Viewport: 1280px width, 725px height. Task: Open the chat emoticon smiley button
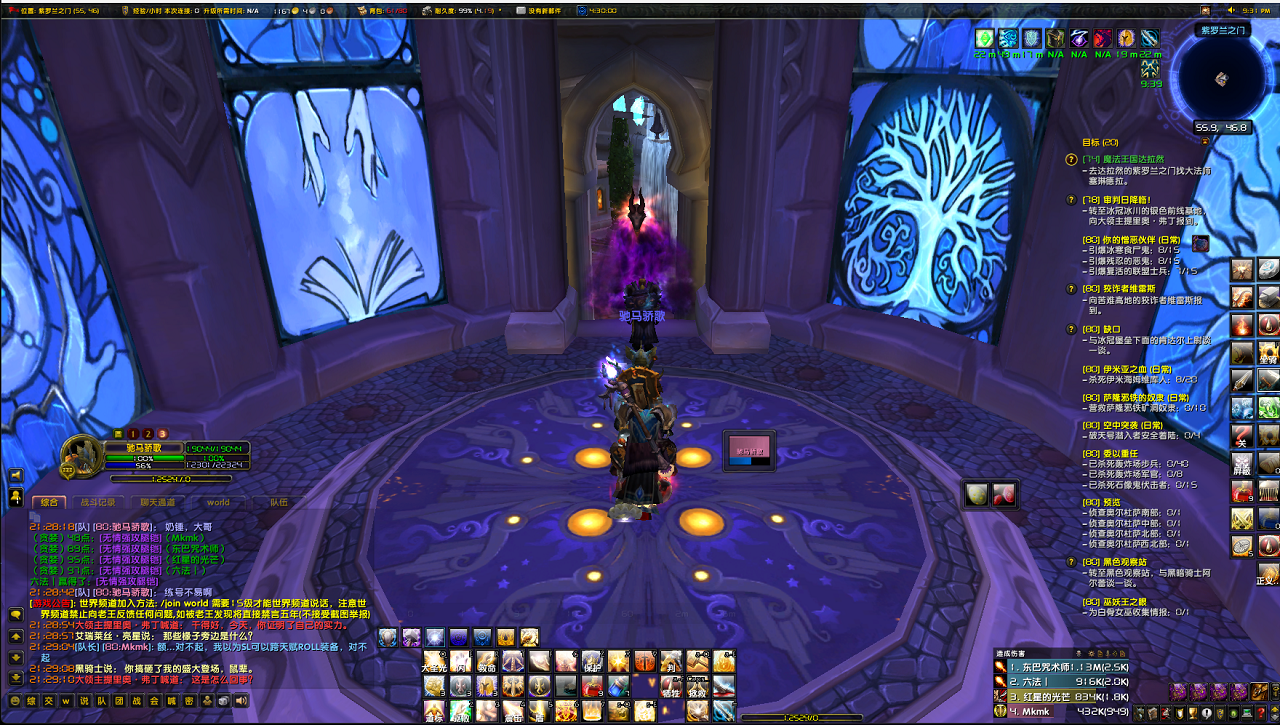(x=15, y=702)
